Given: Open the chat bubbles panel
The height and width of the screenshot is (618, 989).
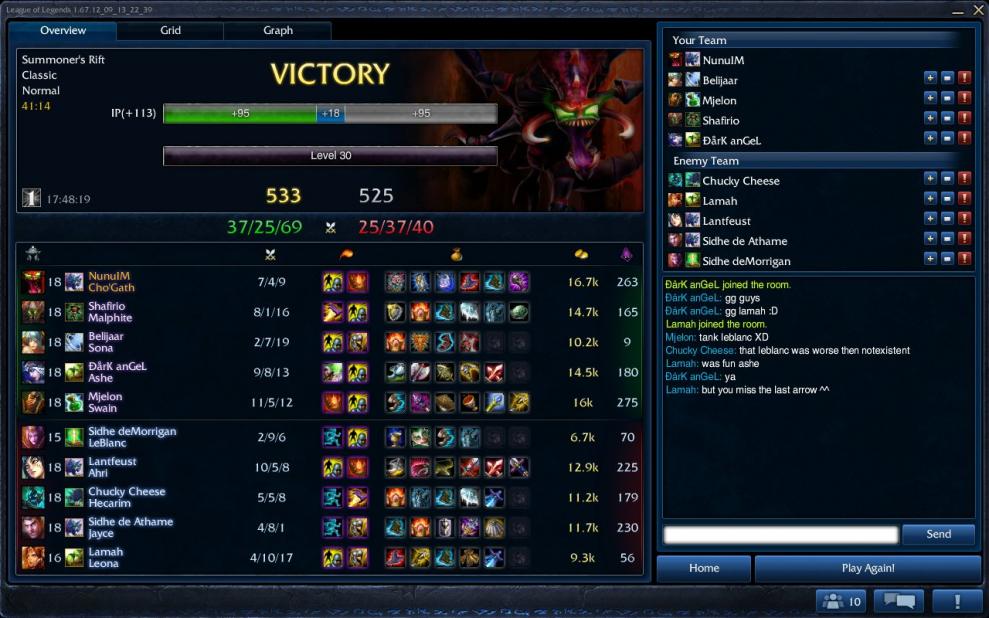Looking at the screenshot, I should [x=898, y=601].
